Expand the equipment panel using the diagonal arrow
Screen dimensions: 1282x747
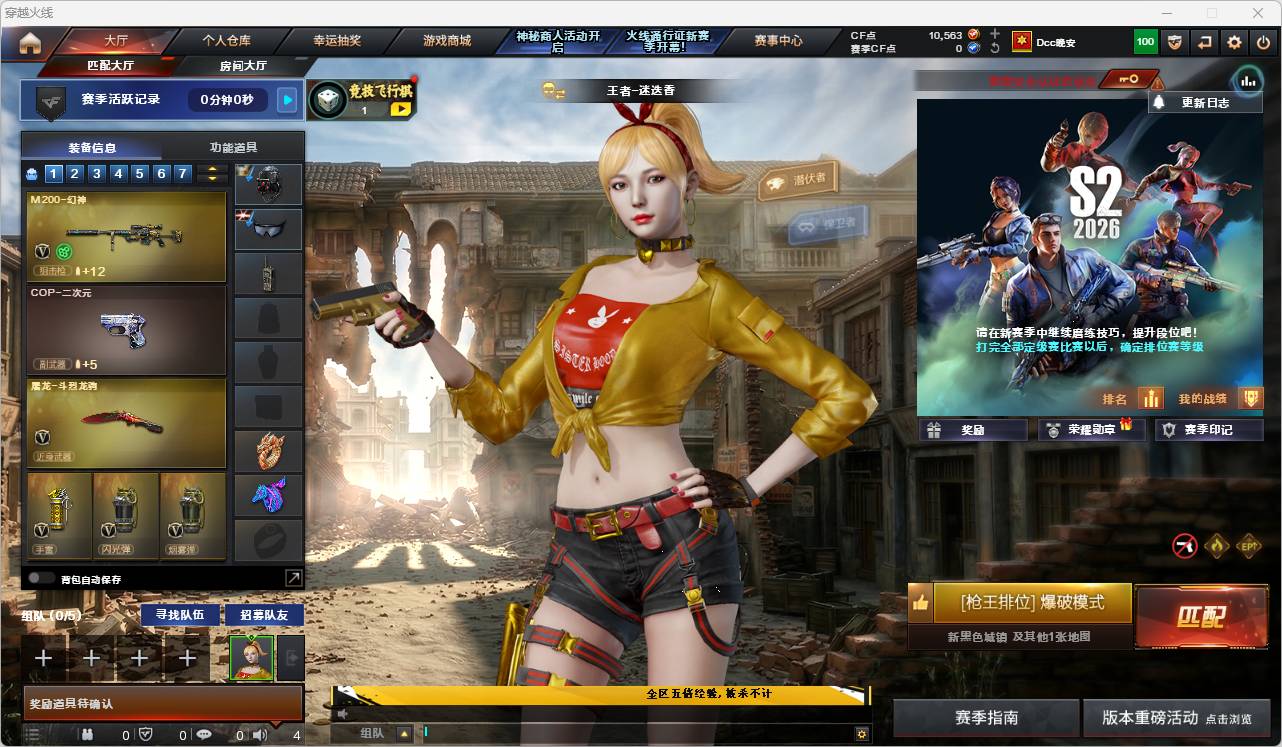[294, 577]
